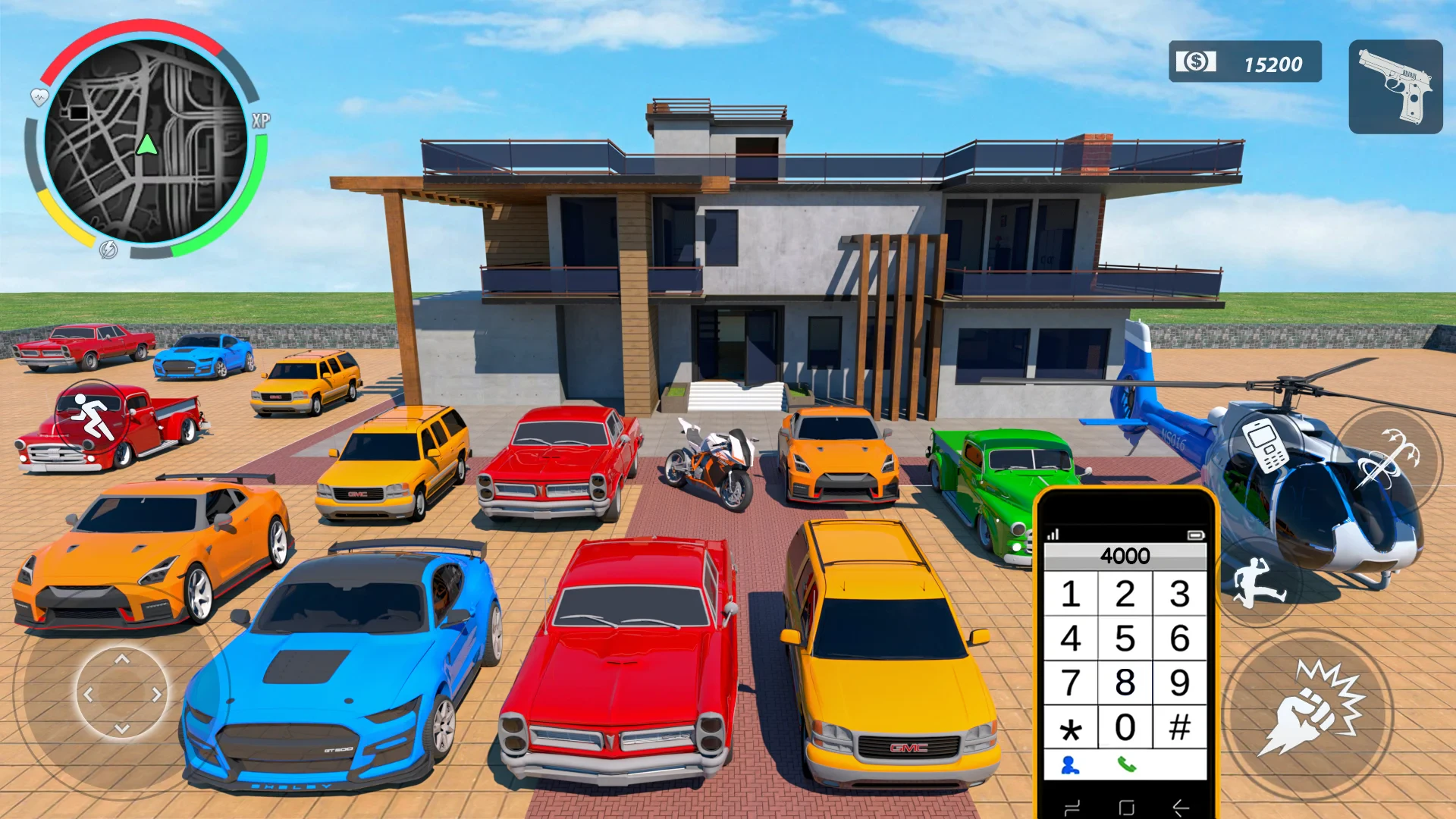The height and width of the screenshot is (819, 1456).
Task: Dial digit 7 on the phone keypad
Action: point(1070,682)
